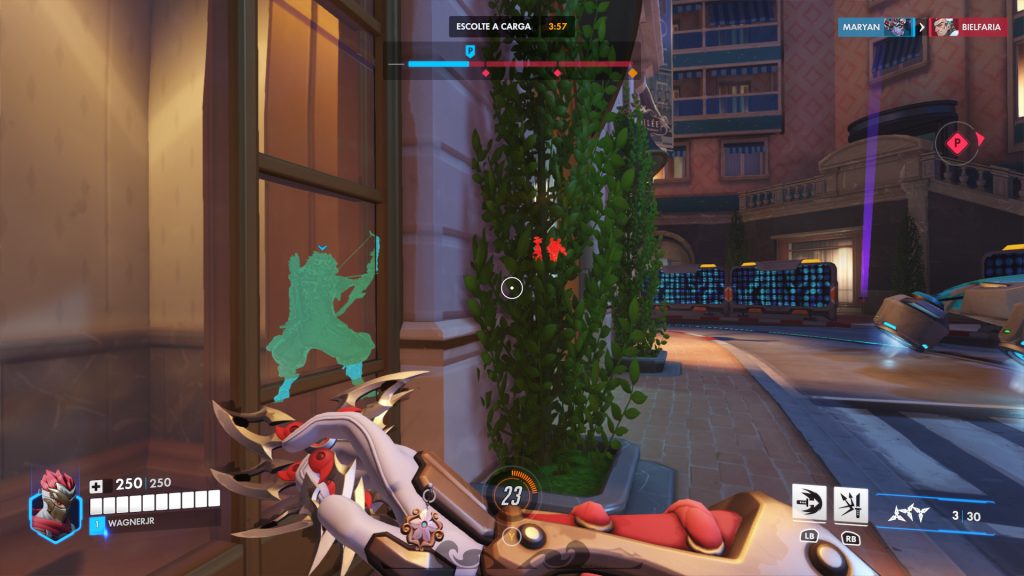Use the spread throwing-blades ability icon
The image size is (1024, 576).
851,504
